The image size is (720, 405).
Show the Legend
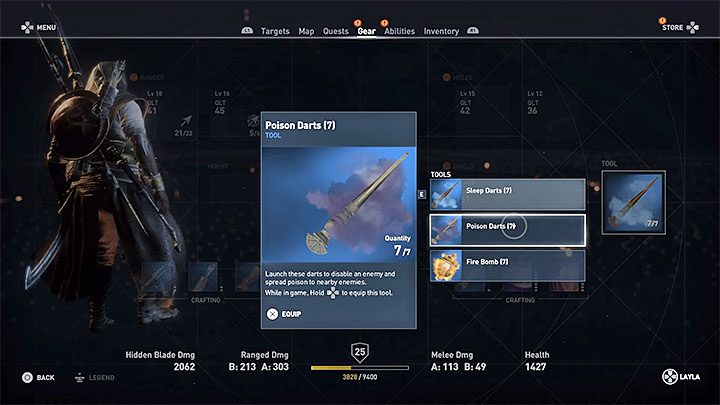pyautogui.click(x=93, y=377)
